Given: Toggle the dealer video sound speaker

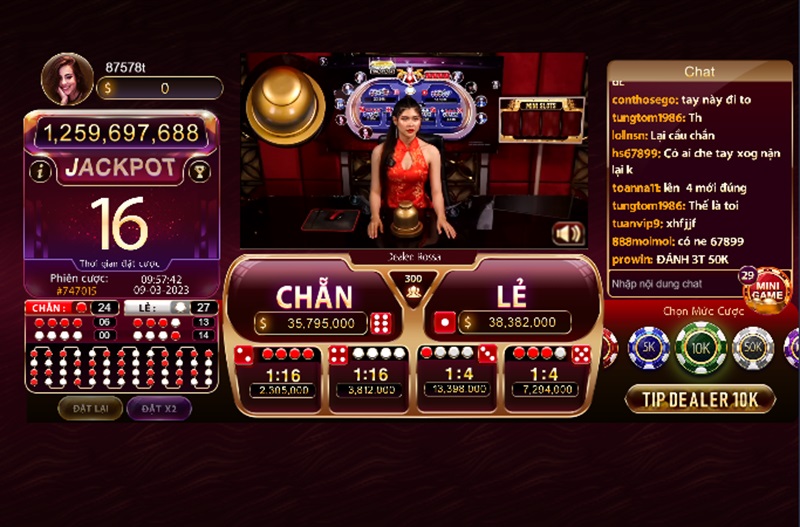Looking at the screenshot, I should pyautogui.click(x=567, y=233).
